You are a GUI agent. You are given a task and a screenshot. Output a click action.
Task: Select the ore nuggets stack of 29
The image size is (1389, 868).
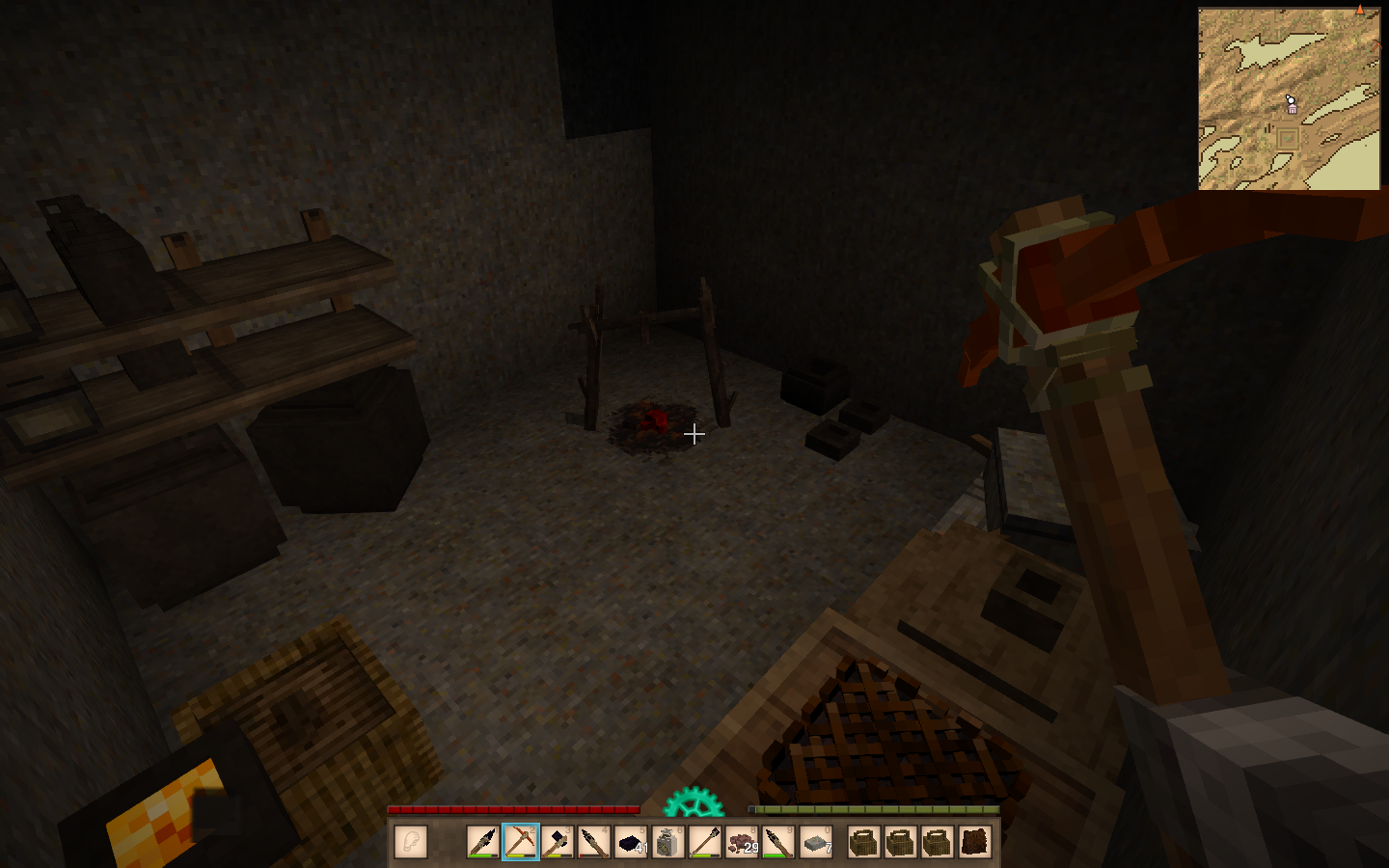[x=742, y=842]
